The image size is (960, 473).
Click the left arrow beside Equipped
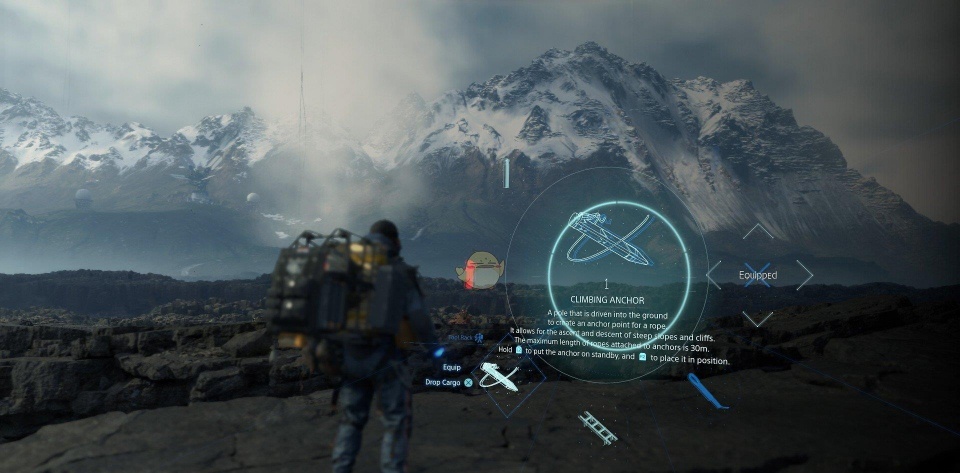(714, 275)
